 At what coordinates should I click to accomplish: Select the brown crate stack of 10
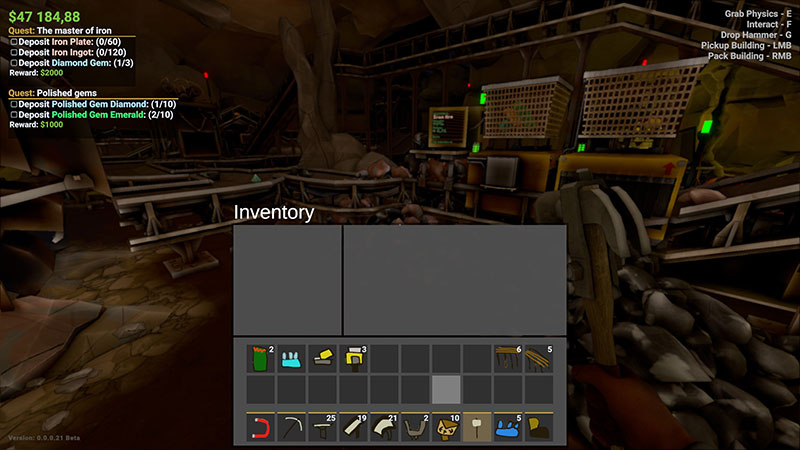[446, 427]
